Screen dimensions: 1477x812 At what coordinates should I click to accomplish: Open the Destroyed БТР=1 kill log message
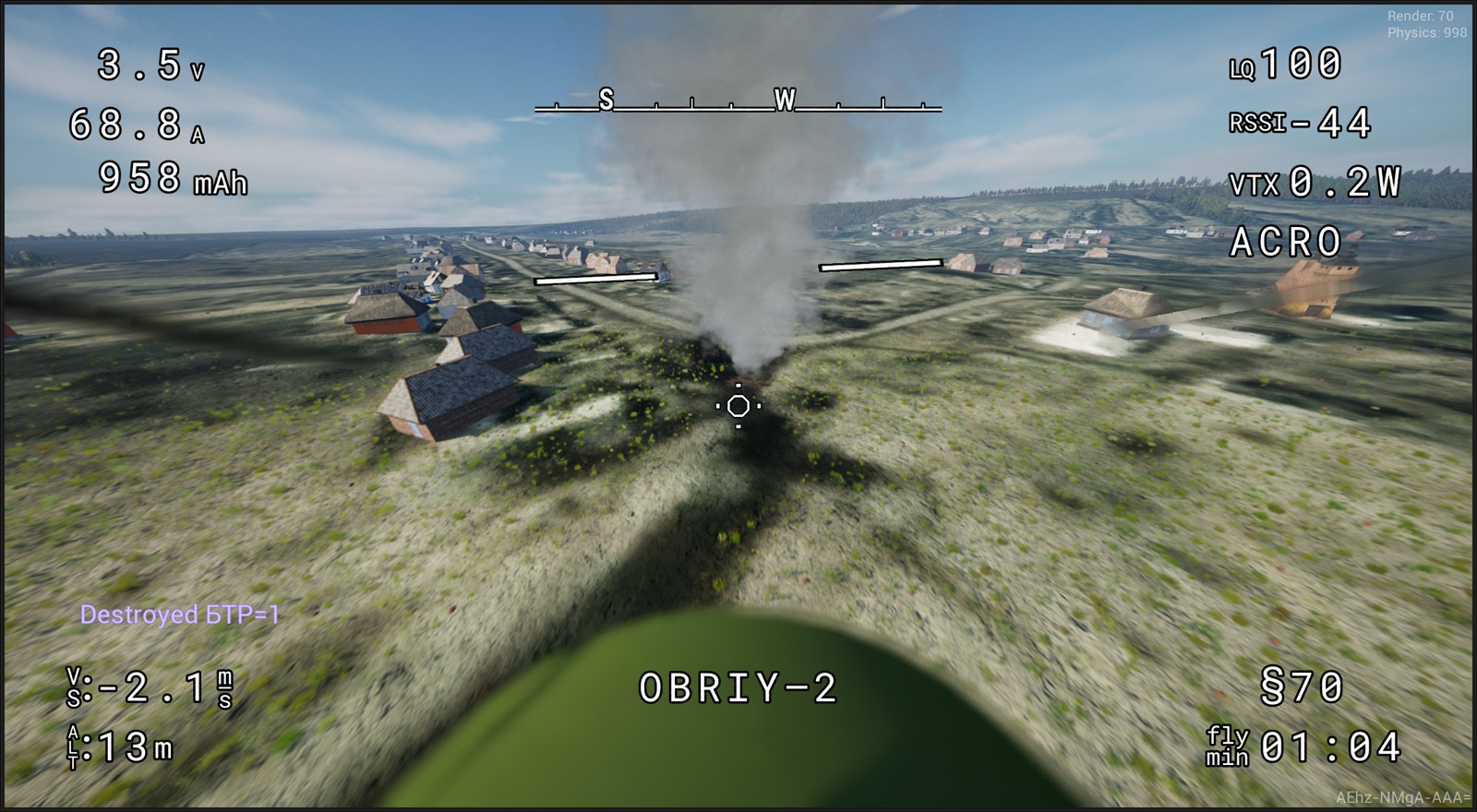coord(182,612)
